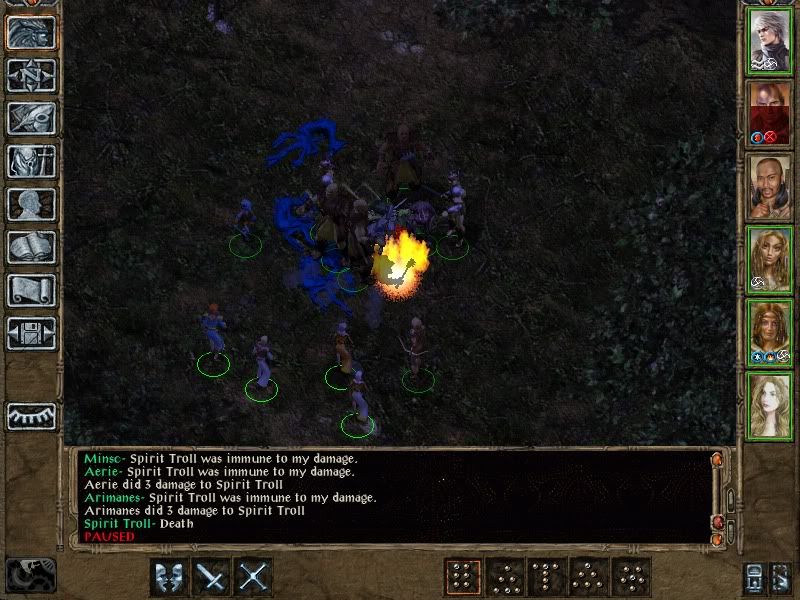This screenshot has height=600, width=800.
Task: Open the inventory screen button
Action: 31,161
